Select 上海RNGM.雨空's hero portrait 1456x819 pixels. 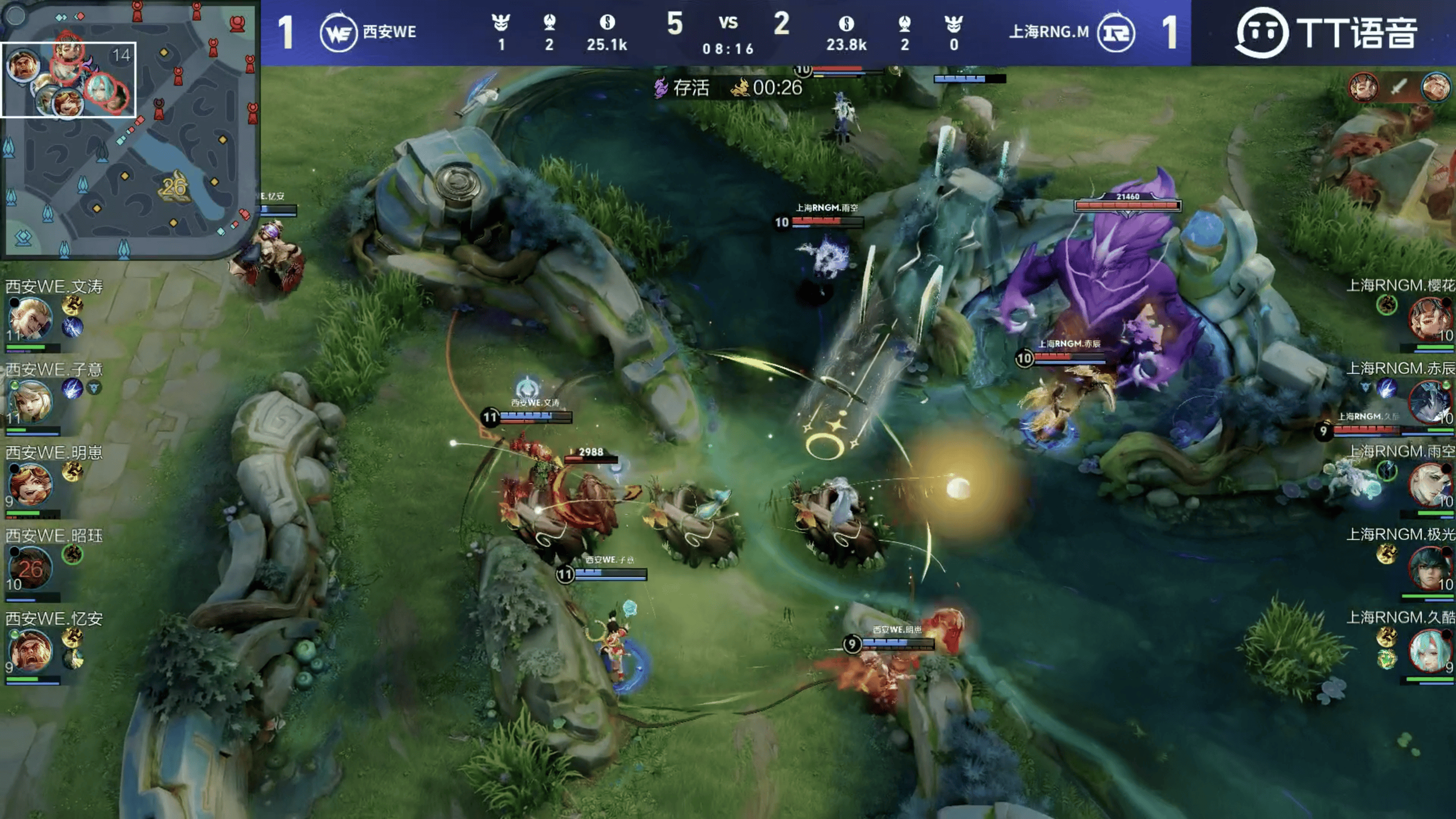(x=1428, y=484)
